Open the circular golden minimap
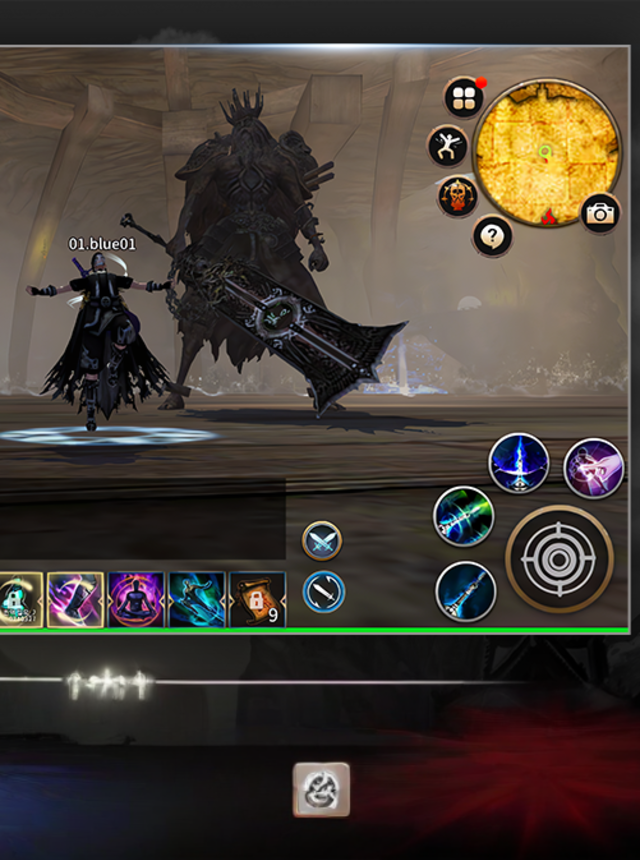The image size is (640, 860). 545,152
